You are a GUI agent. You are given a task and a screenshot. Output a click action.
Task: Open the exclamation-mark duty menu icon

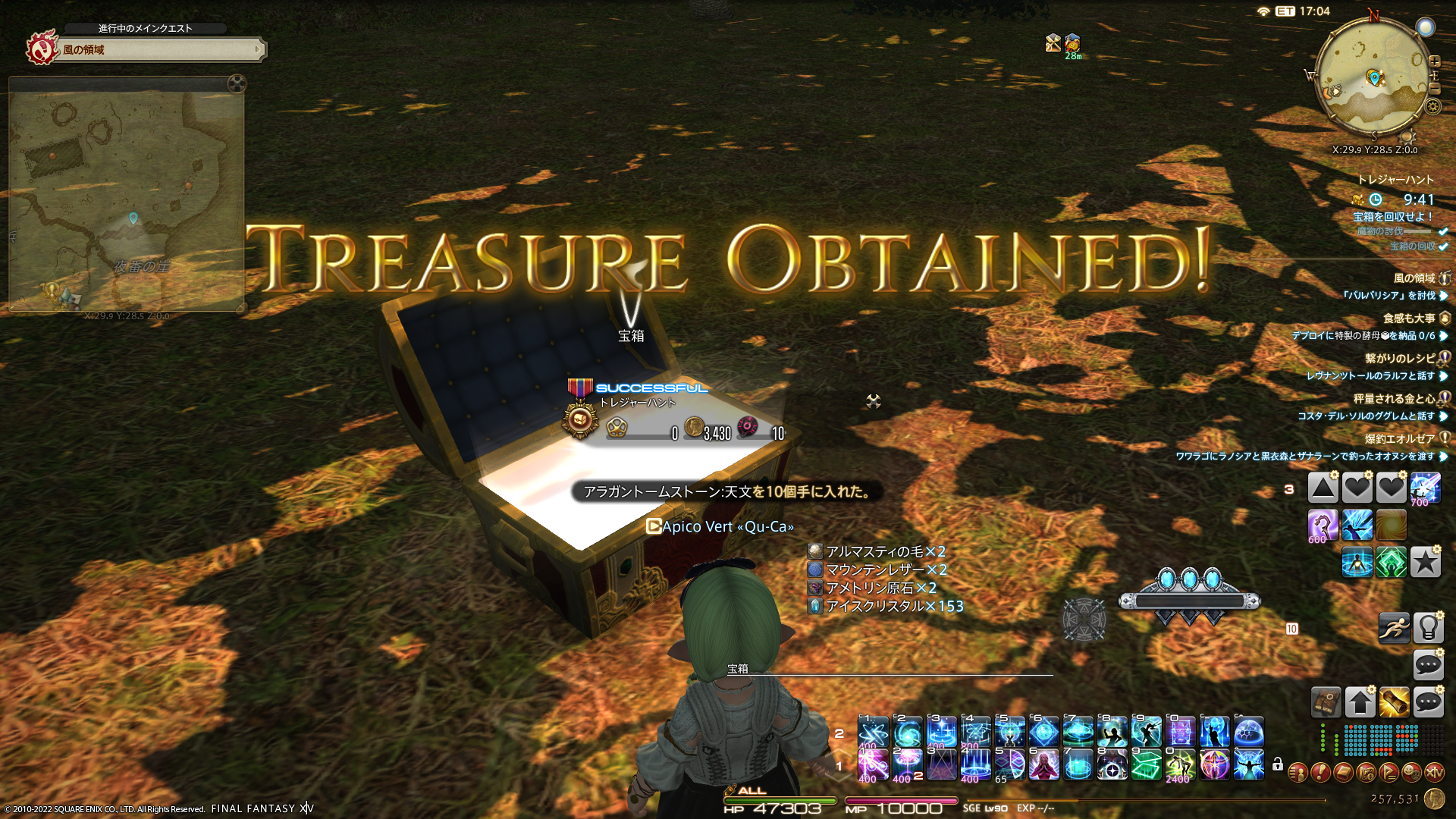click(1320, 773)
